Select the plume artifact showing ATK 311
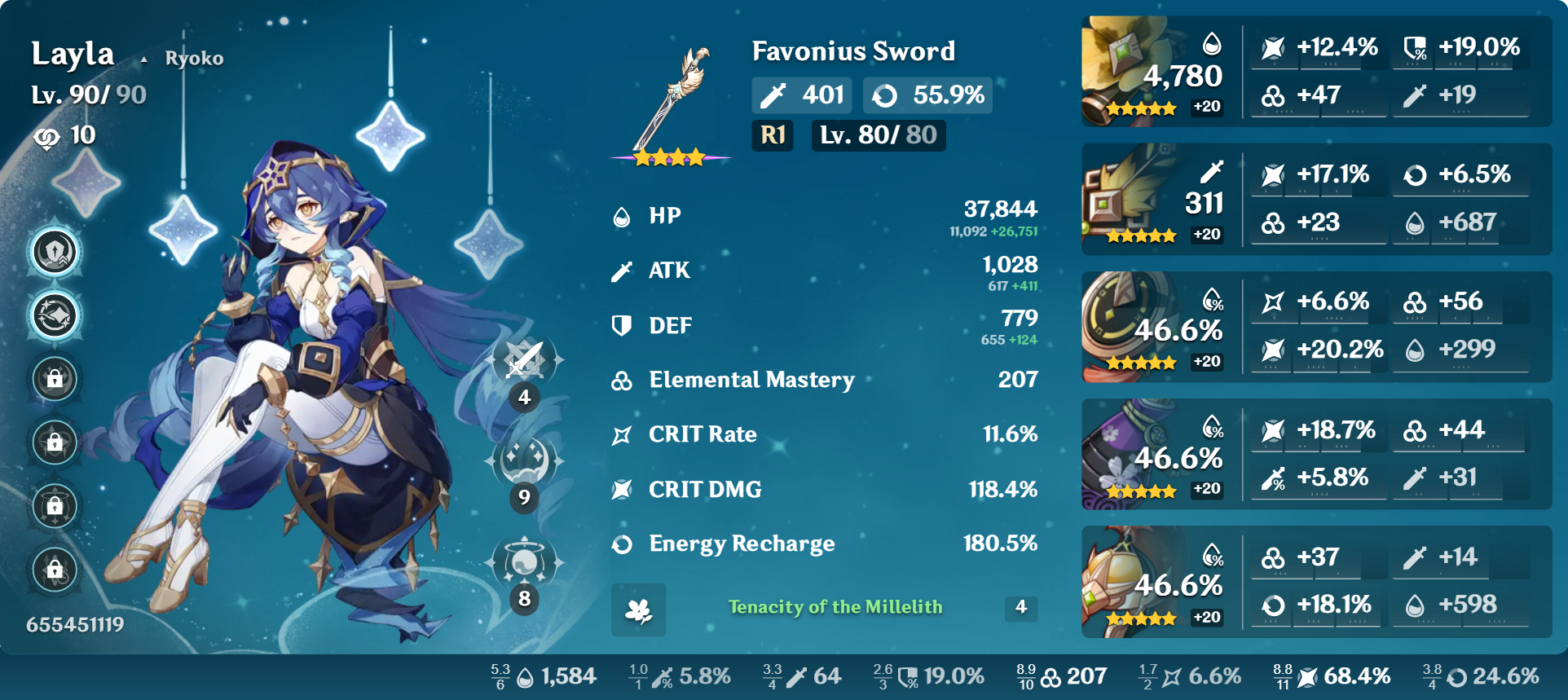Image resolution: width=1568 pixels, height=700 pixels. click(x=1129, y=198)
